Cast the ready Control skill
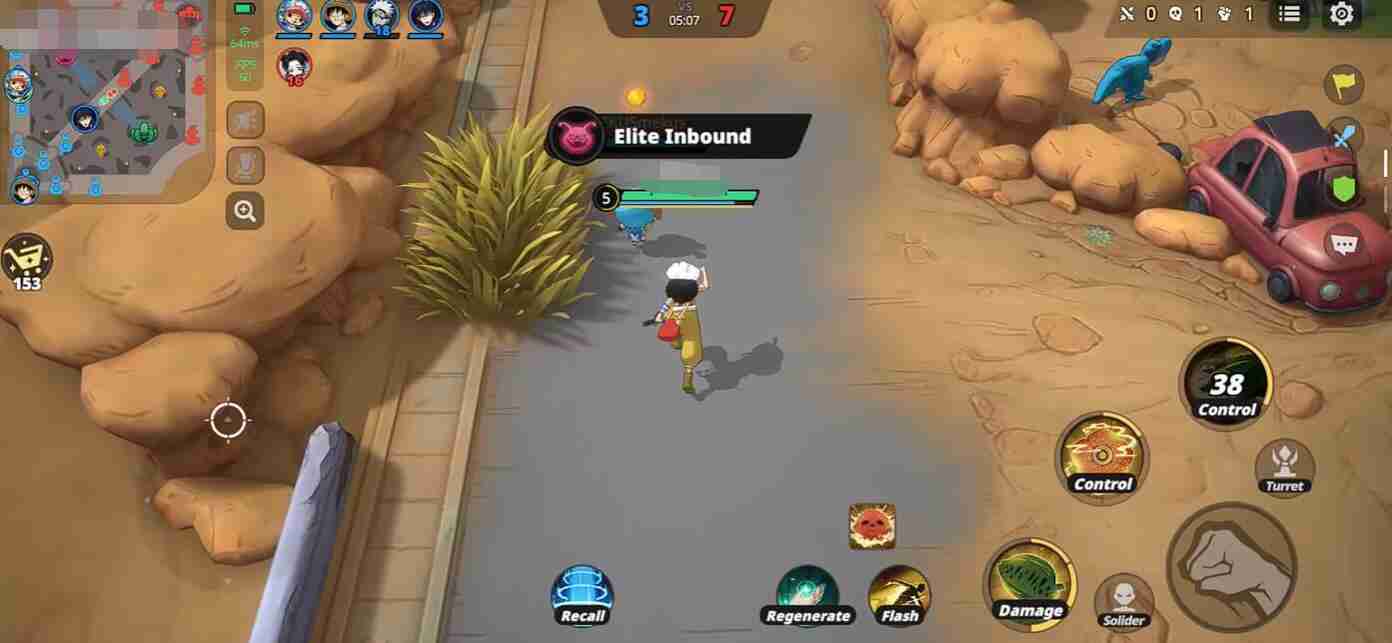This screenshot has width=1392, height=643. (1102, 456)
